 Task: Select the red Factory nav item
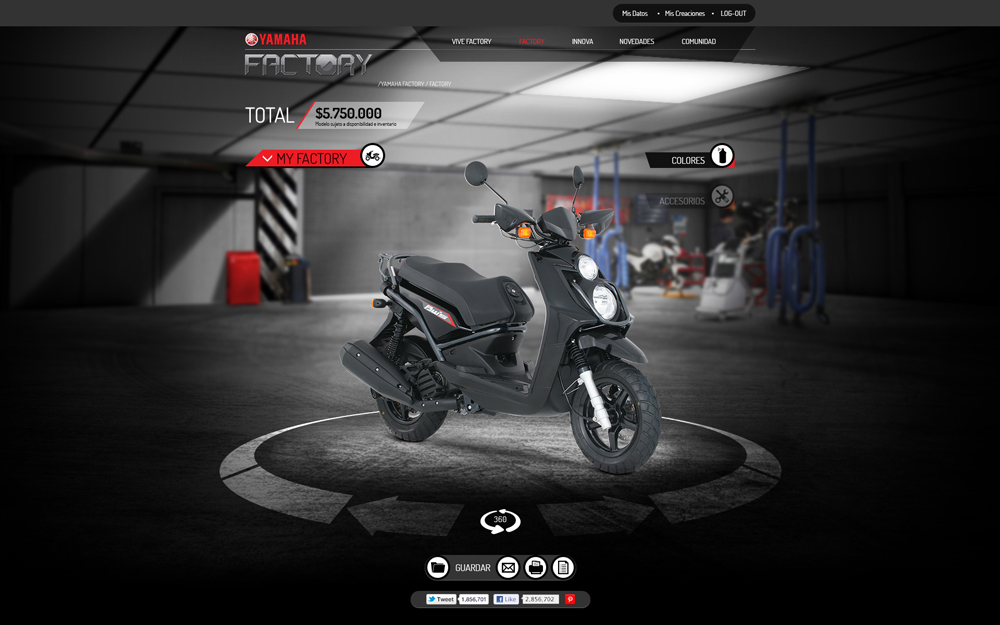531,42
